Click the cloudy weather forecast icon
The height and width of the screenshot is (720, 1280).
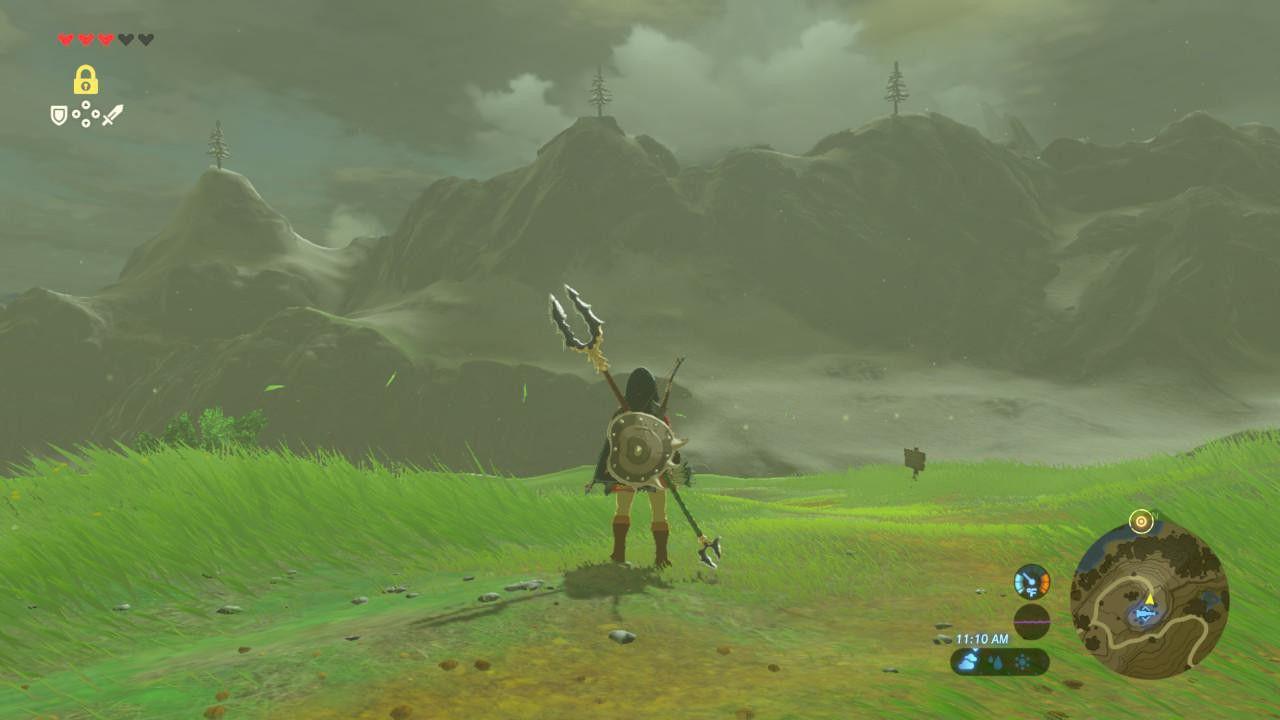tap(968, 661)
